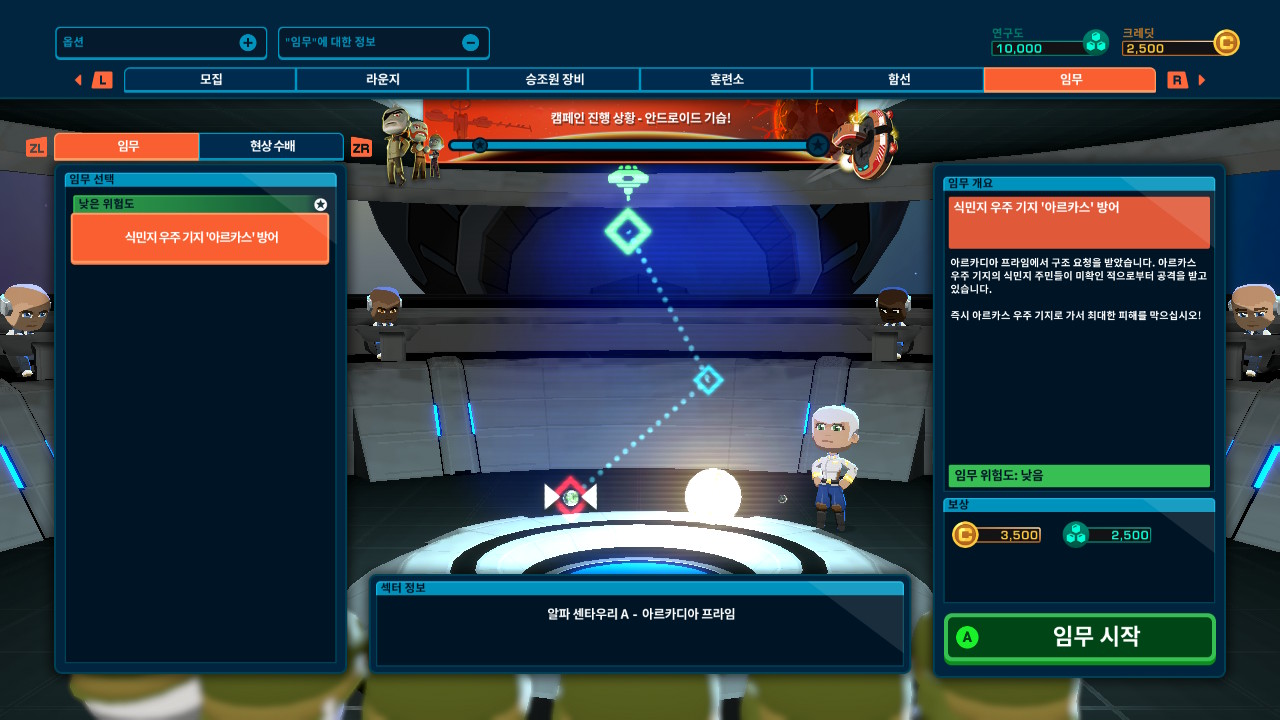Select the 식민지 우주 기지 '아르카스' 방어 mission
The height and width of the screenshot is (720, 1280).
tap(199, 238)
